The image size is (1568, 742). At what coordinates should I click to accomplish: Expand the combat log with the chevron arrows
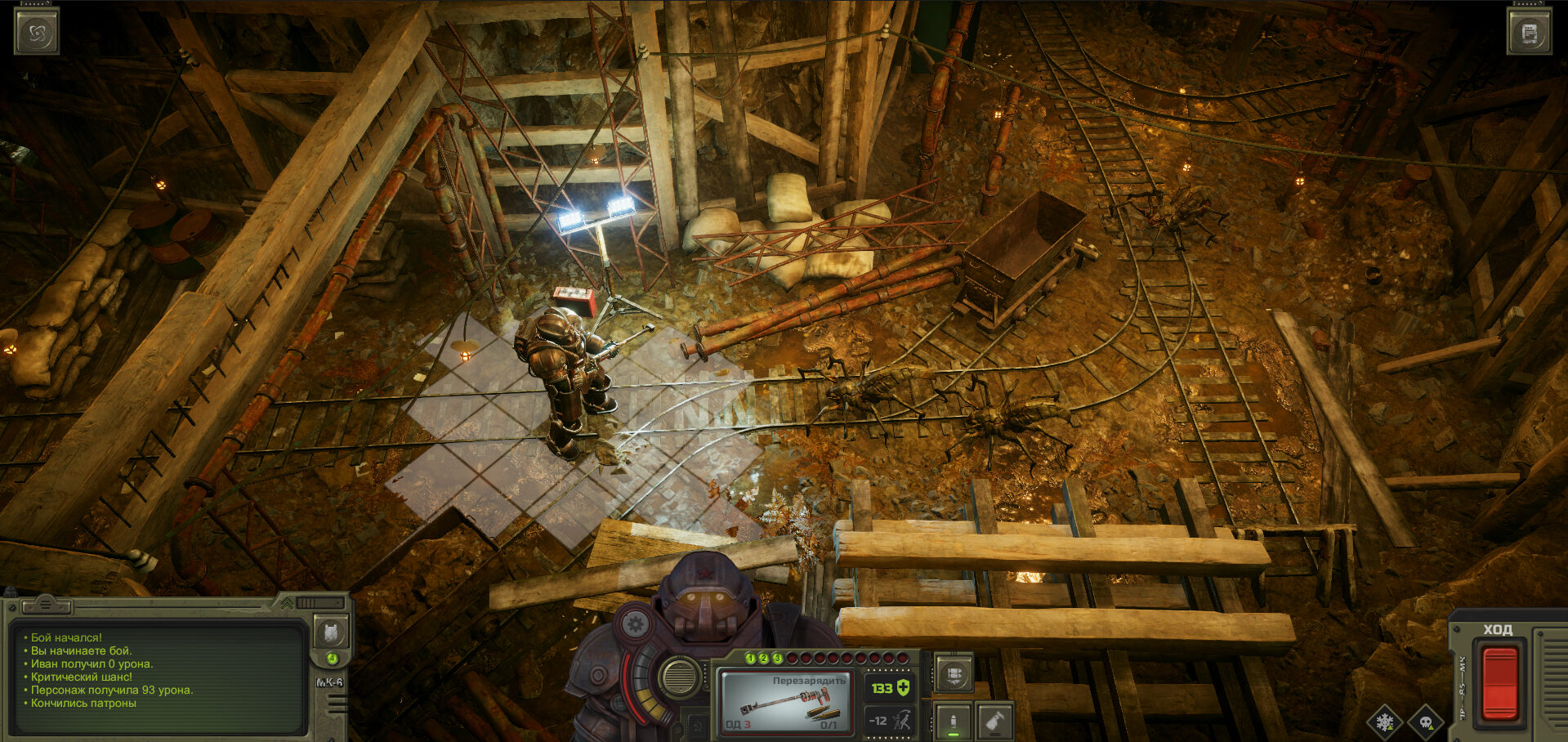[x=288, y=603]
